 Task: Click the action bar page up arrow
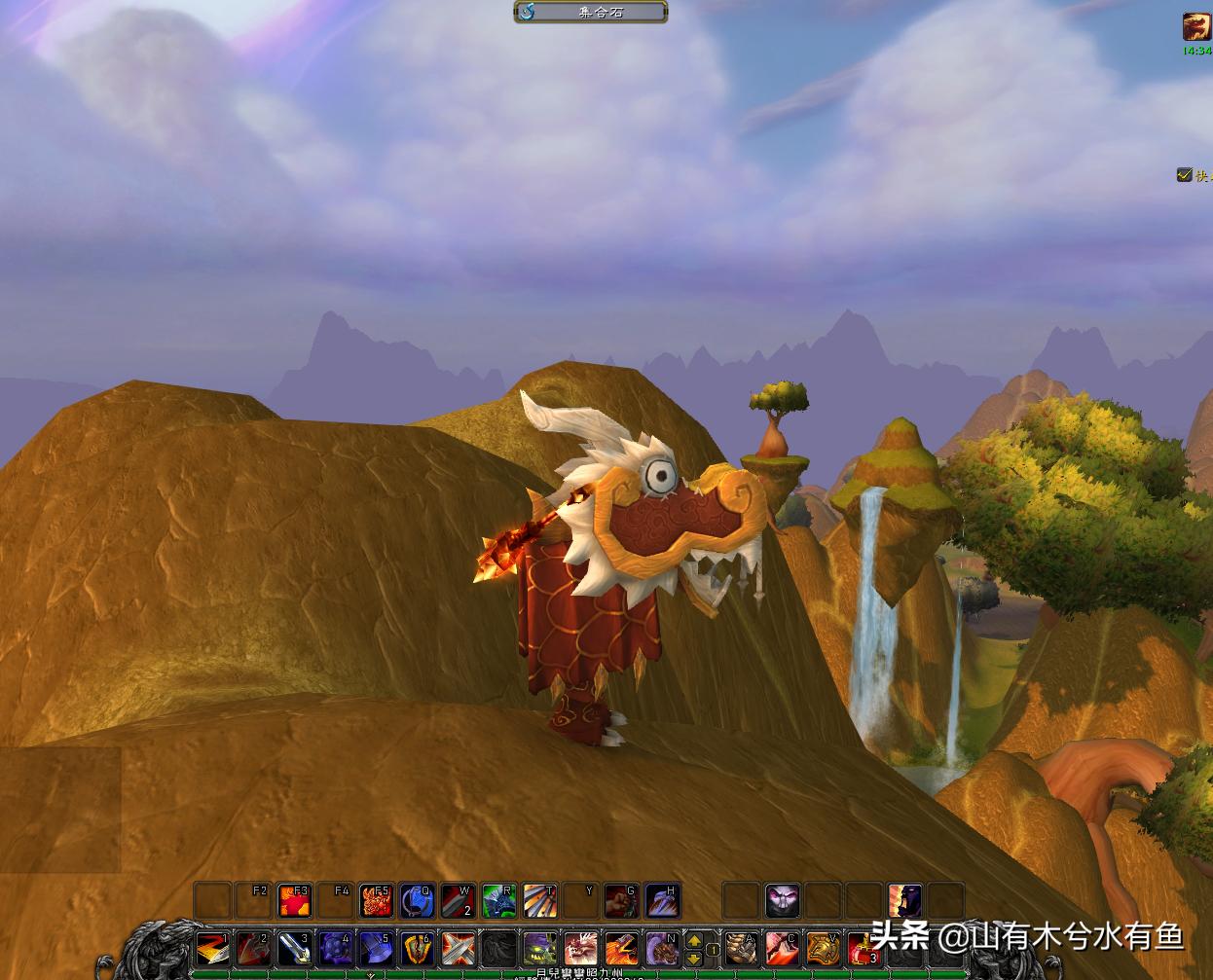pyautogui.click(x=694, y=939)
